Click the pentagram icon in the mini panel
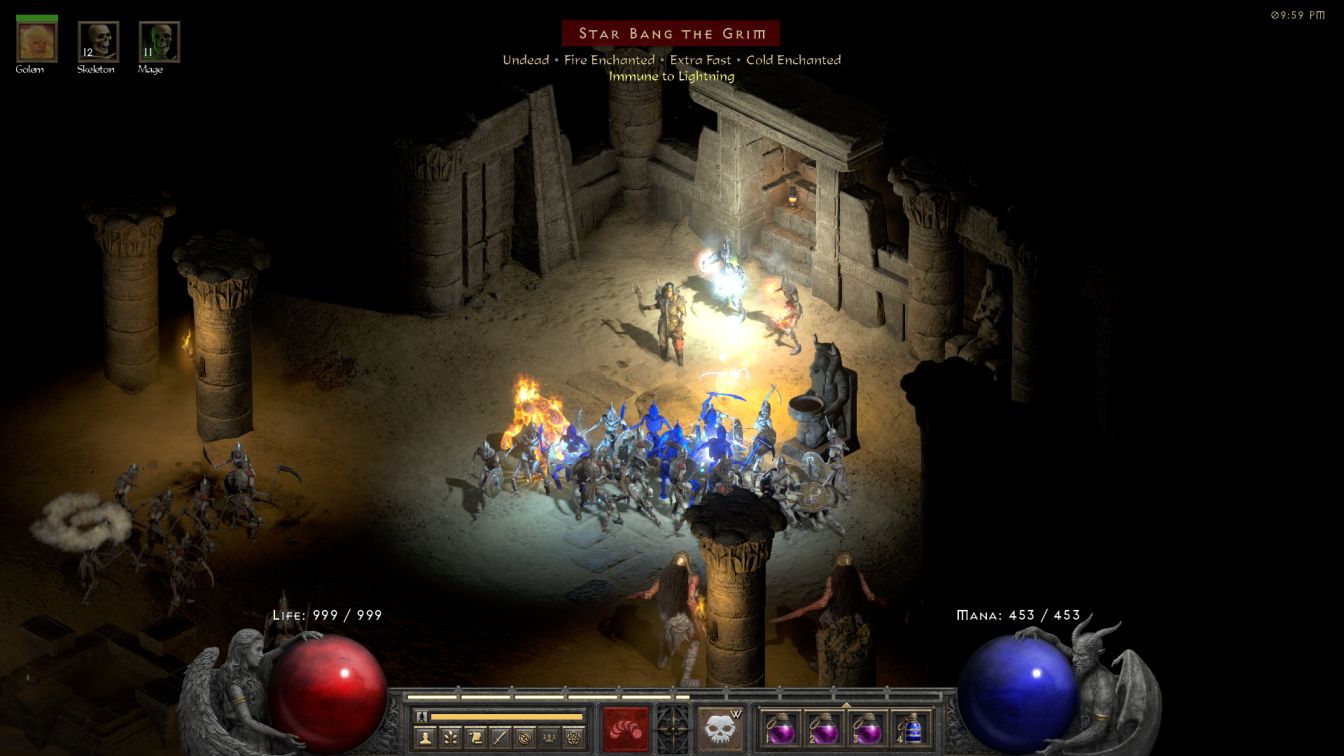This screenshot has height=756, width=1344. [x=574, y=738]
